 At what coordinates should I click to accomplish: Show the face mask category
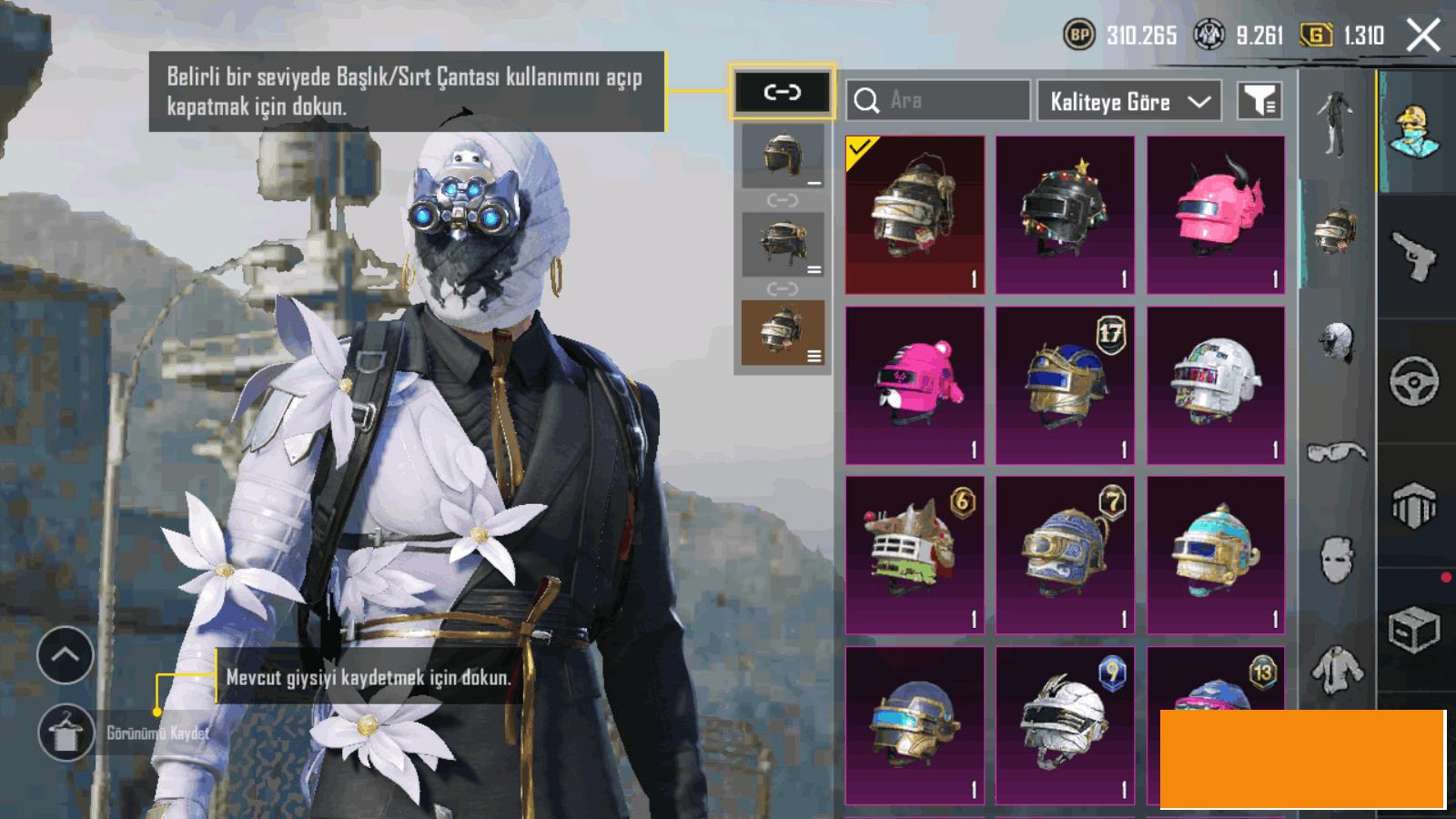pyautogui.click(x=1337, y=557)
